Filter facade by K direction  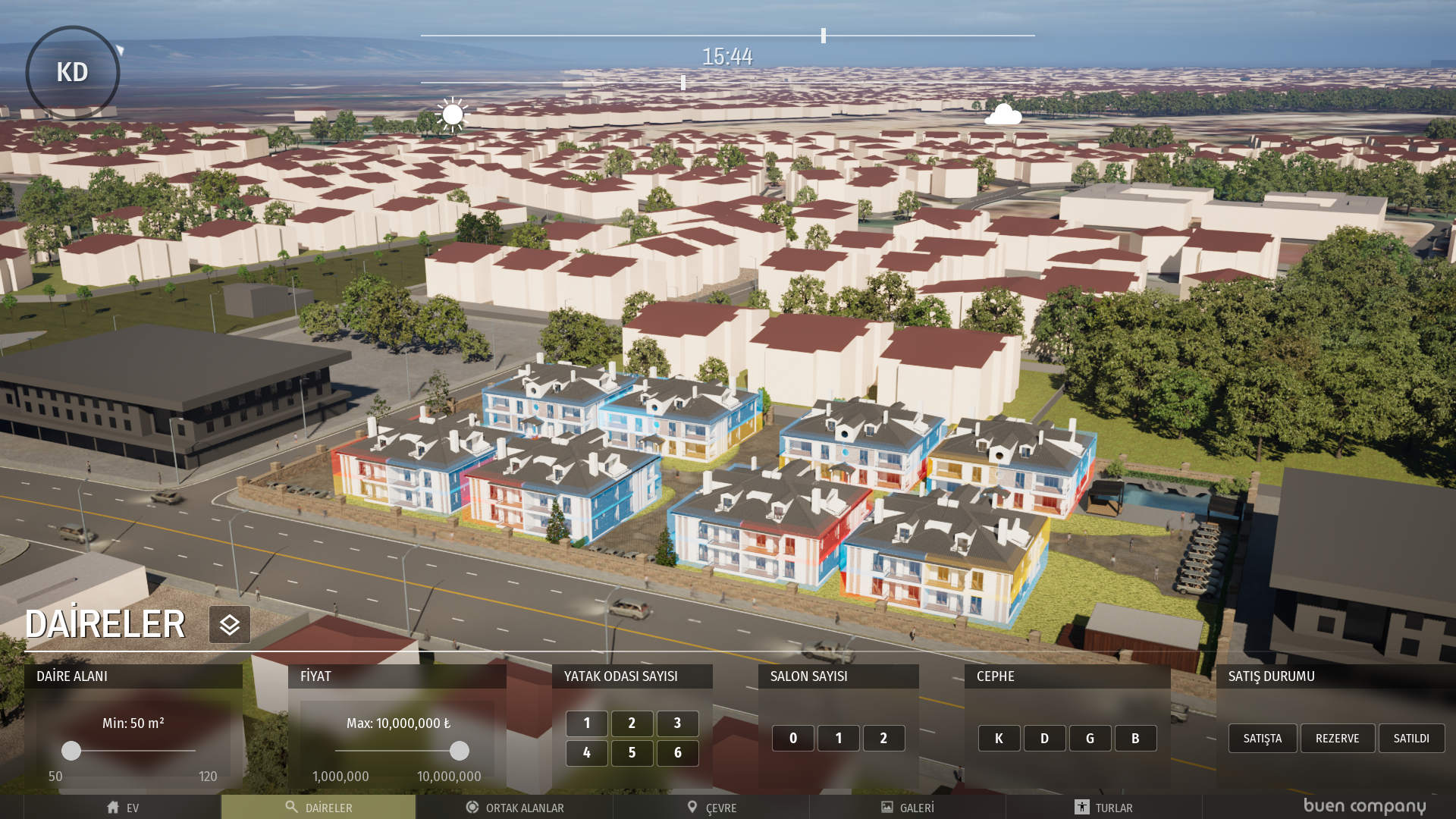pos(999,739)
